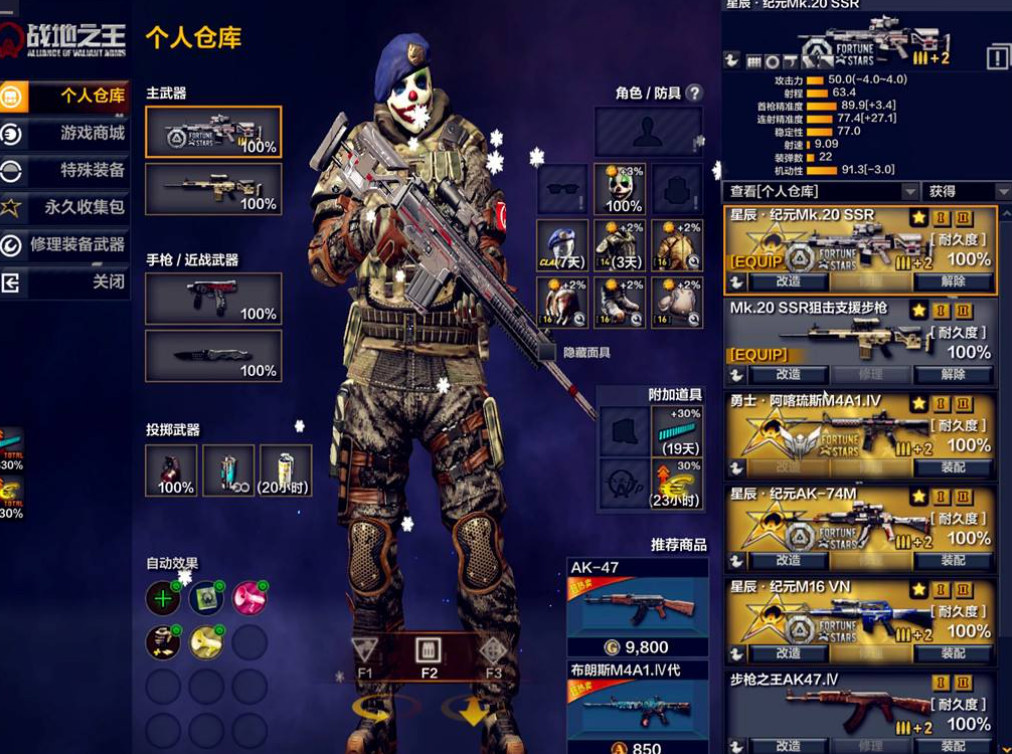Viewport: 1012px width, 754px height.
Task: Select the blue beret headgear slot
Action: coord(562,247)
